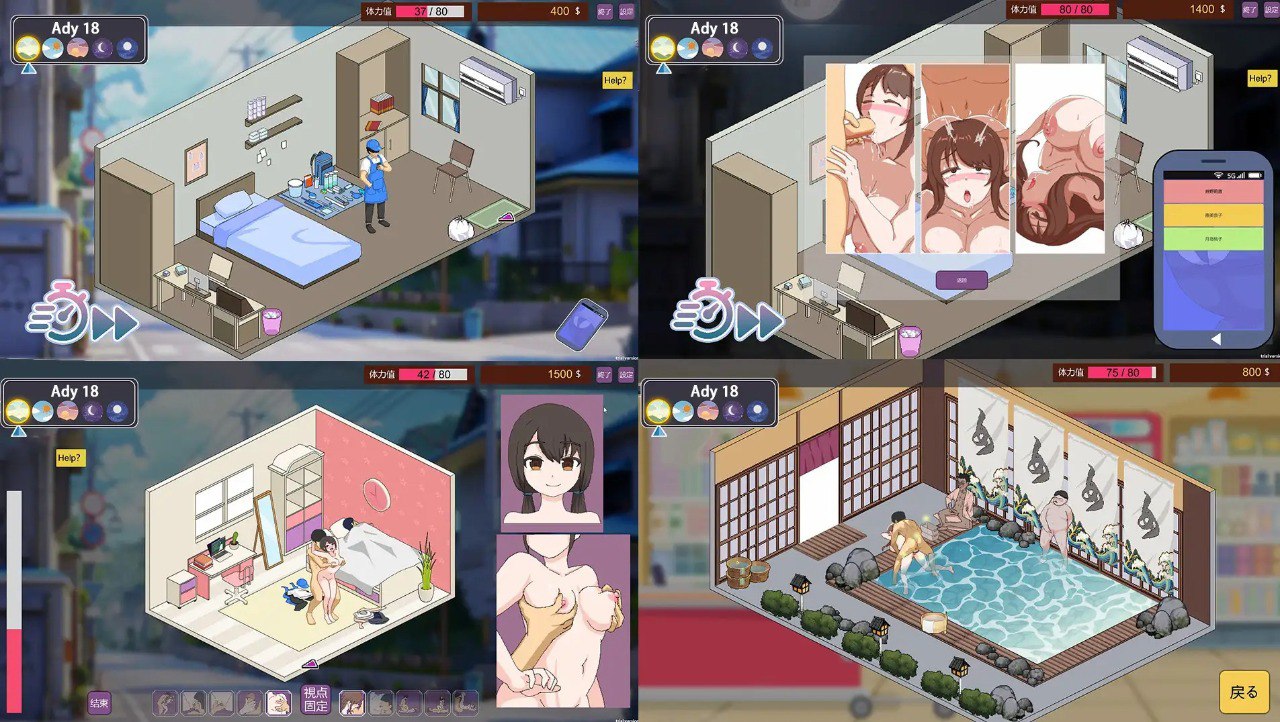Viewport: 1280px width, 722px height.
Task: Toggle the evening time-of-day icon
Action: pyautogui.click(x=79, y=46)
